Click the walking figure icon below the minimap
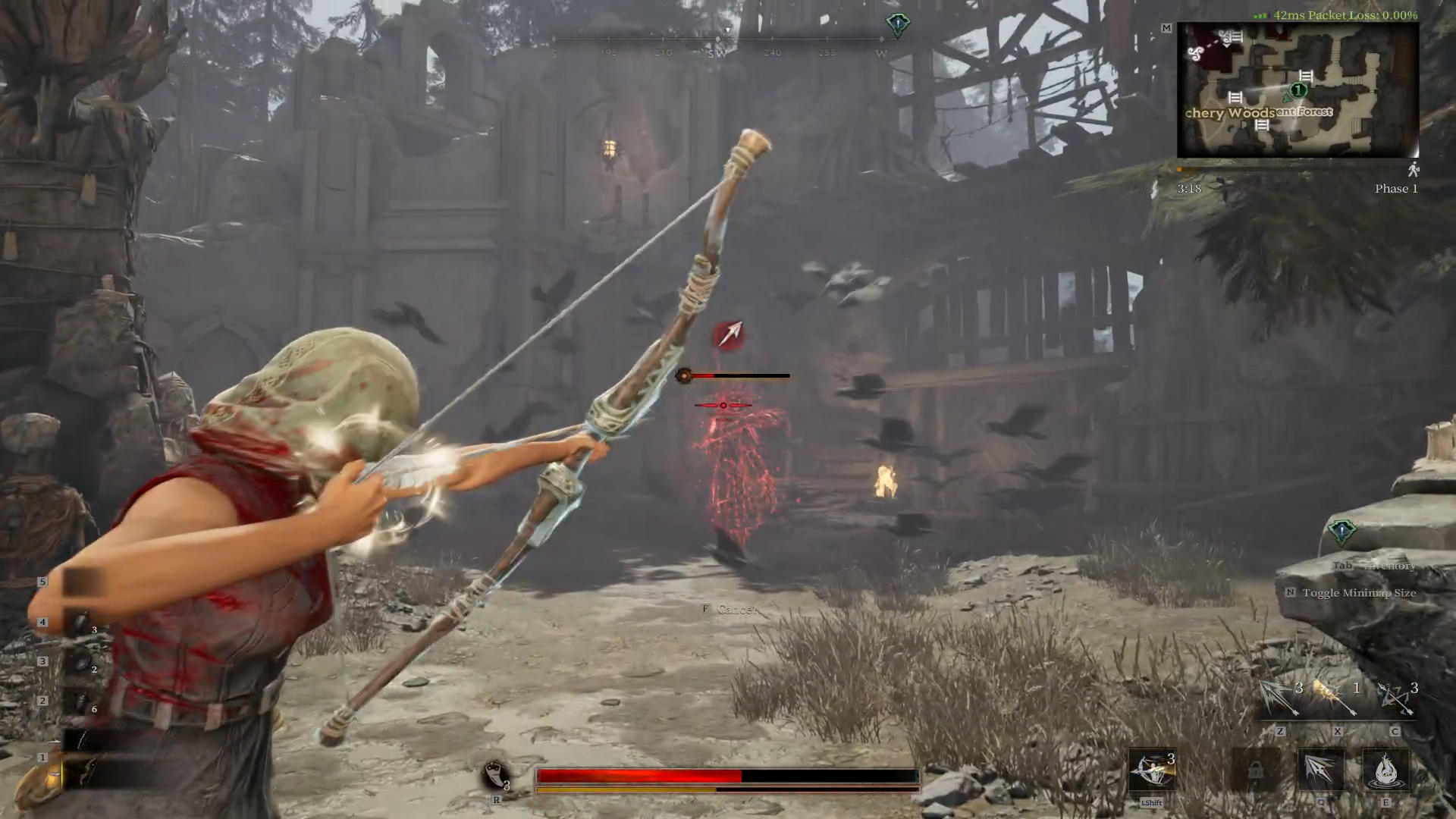Image resolution: width=1456 pixels, height=819 pixels. point(1413,170)
